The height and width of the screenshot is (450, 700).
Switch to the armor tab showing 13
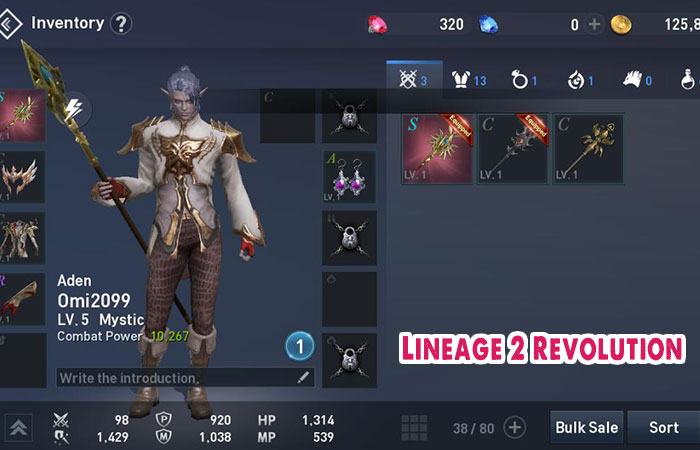click(471, 79)
